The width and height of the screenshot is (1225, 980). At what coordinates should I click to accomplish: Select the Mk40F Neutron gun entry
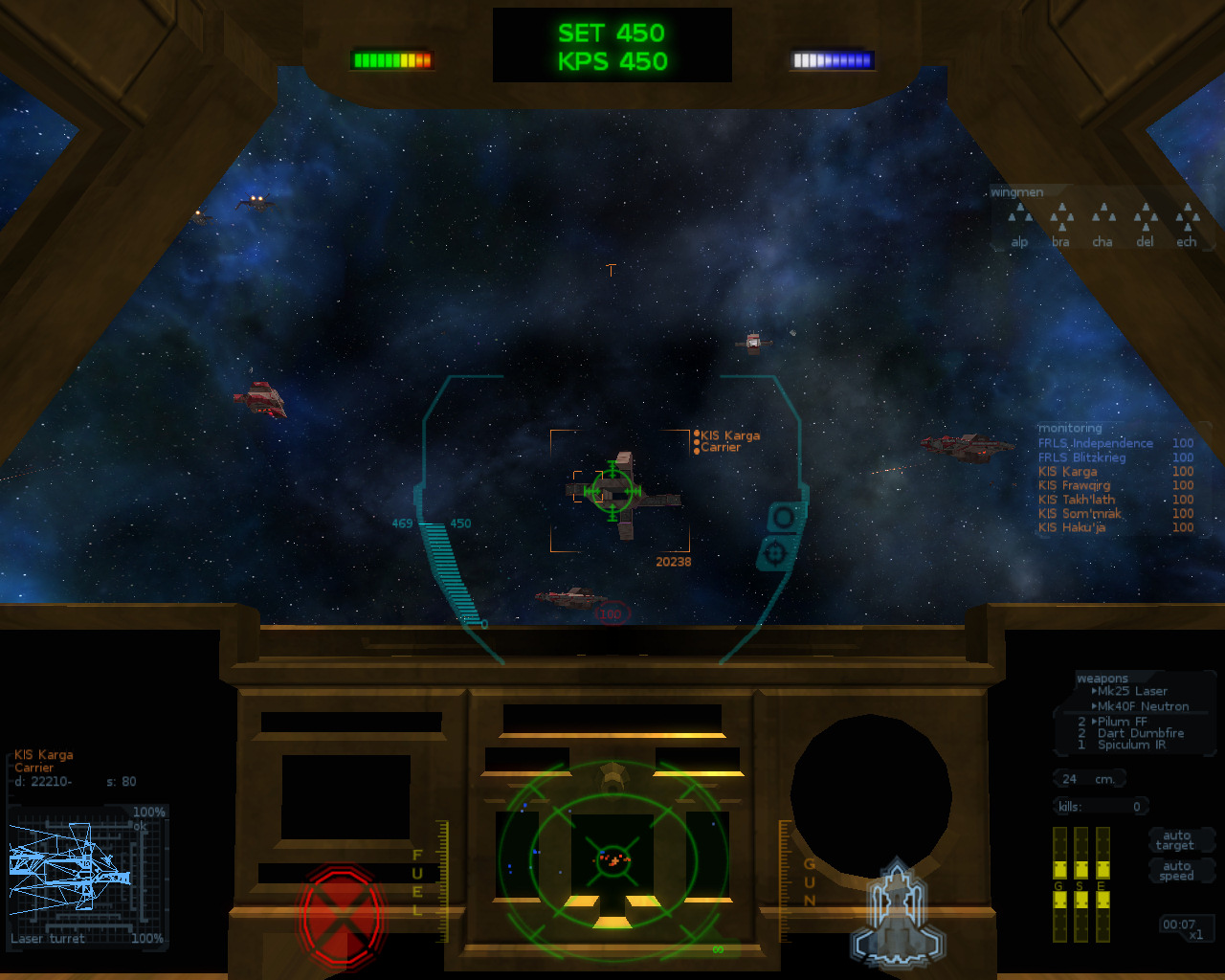1143,706
